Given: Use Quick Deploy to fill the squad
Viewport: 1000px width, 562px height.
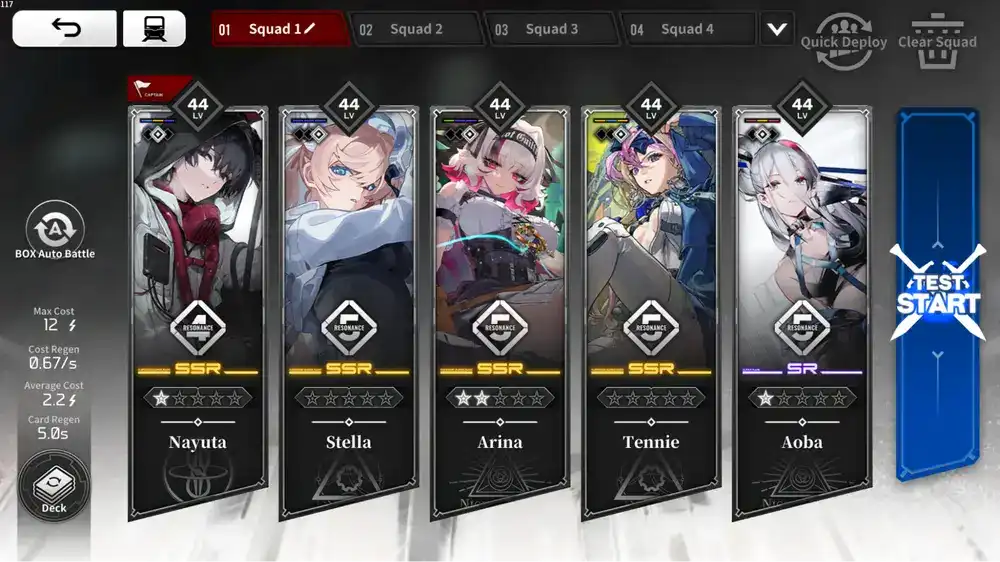Looking at the screenshot, I should click(843, 39).
